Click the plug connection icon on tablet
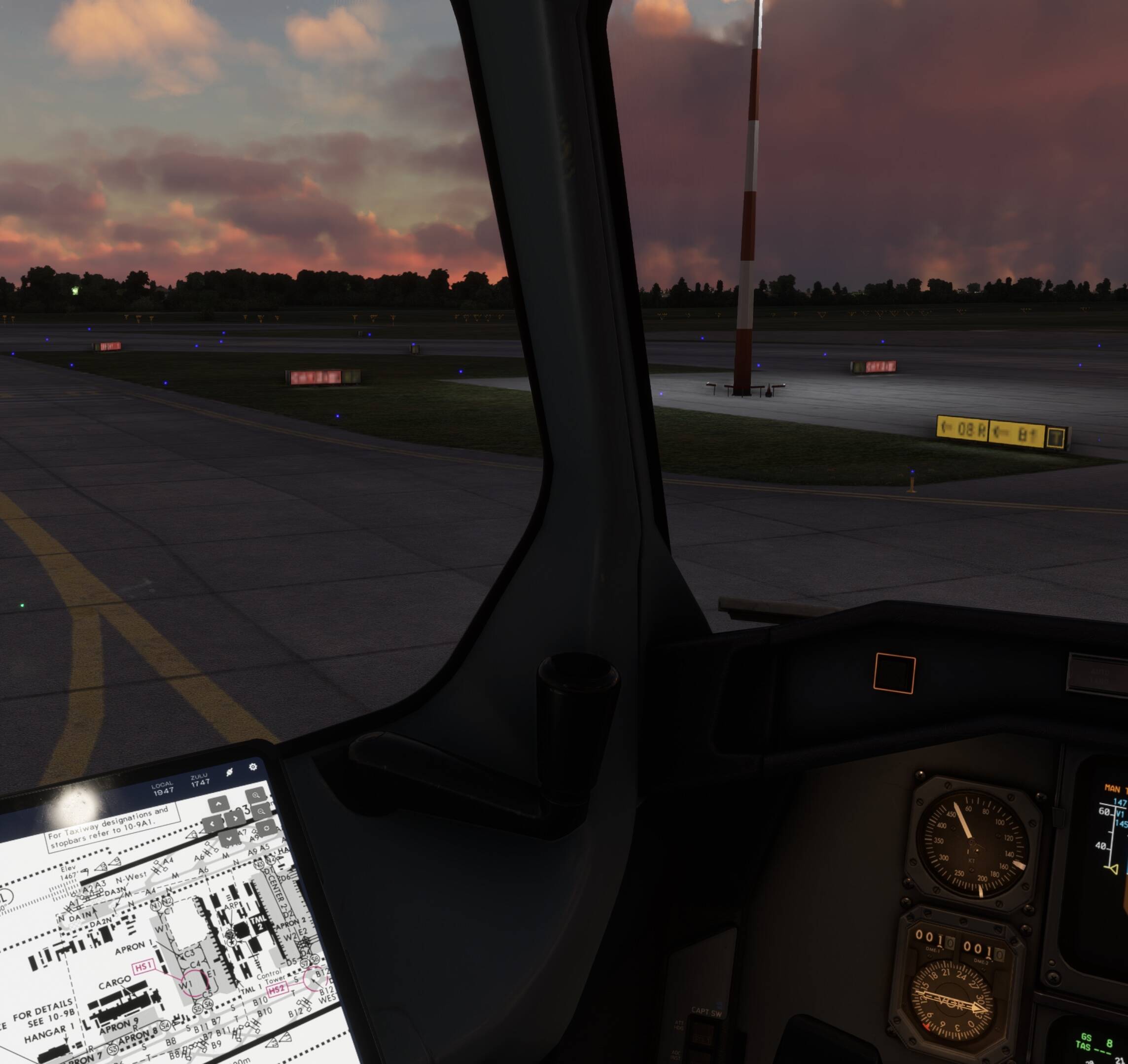Screen dimensions: 1128x1064 coord(229,772)
